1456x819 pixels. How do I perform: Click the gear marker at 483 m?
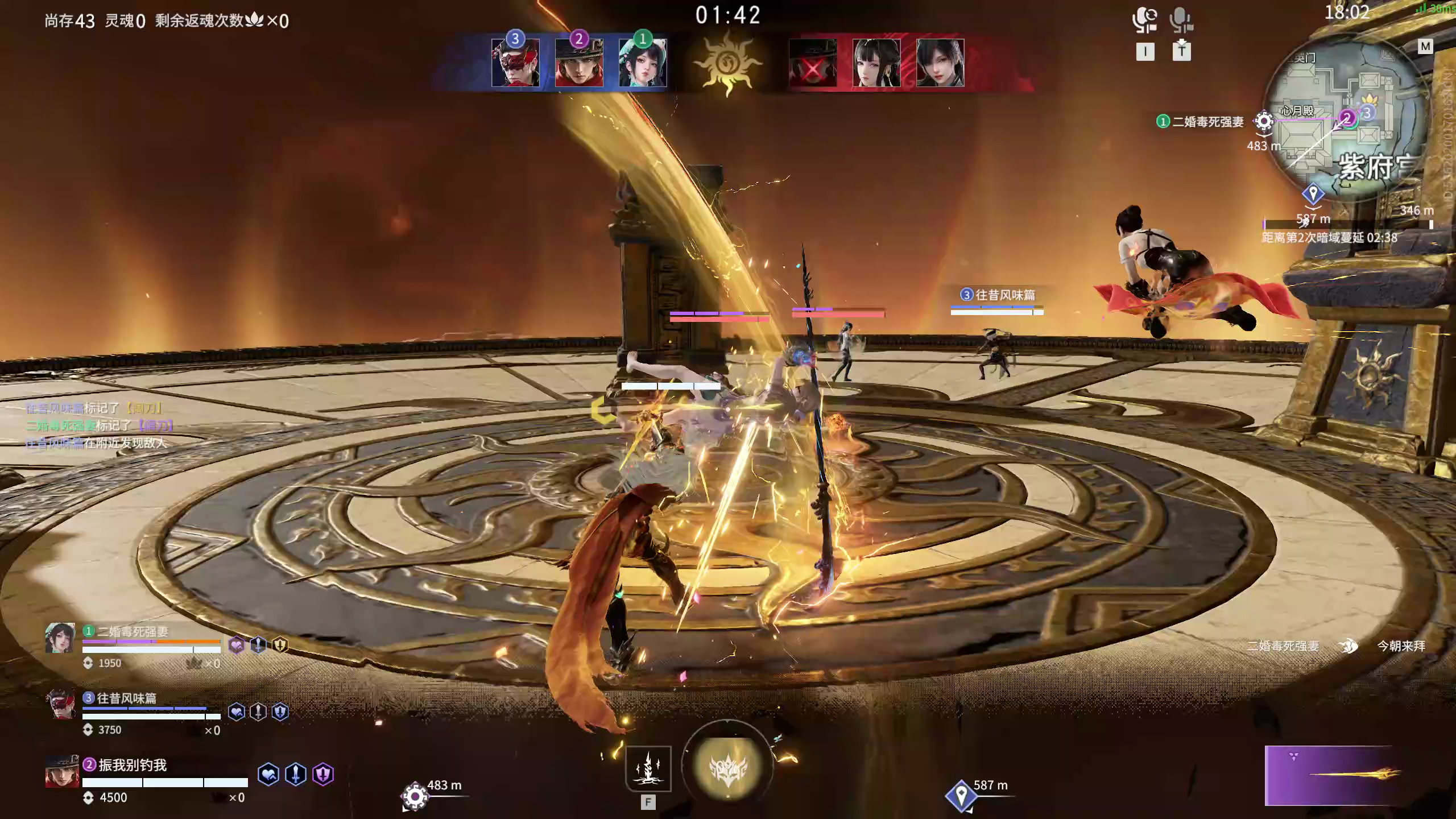415,796
